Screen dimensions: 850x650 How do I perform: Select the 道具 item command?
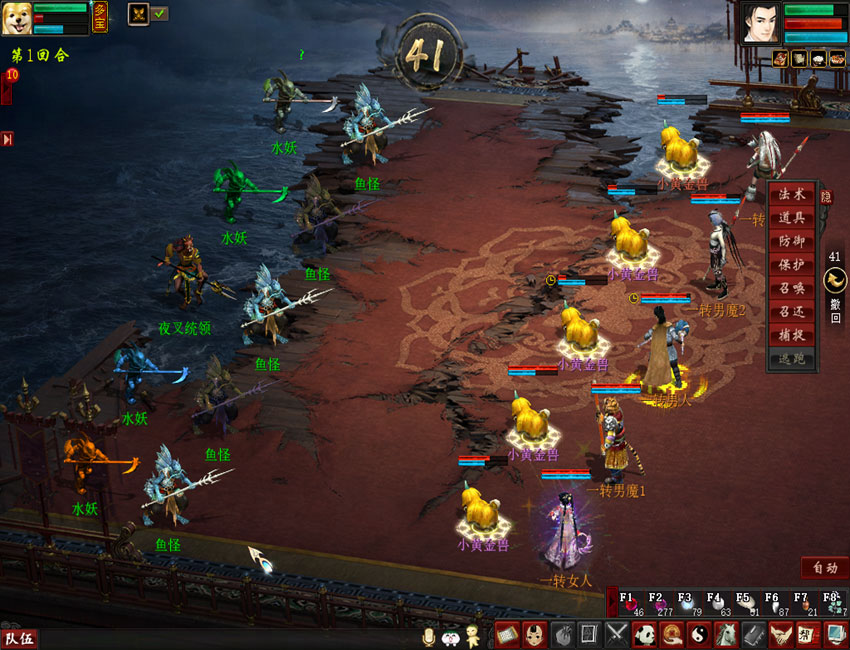pos(791,219)
